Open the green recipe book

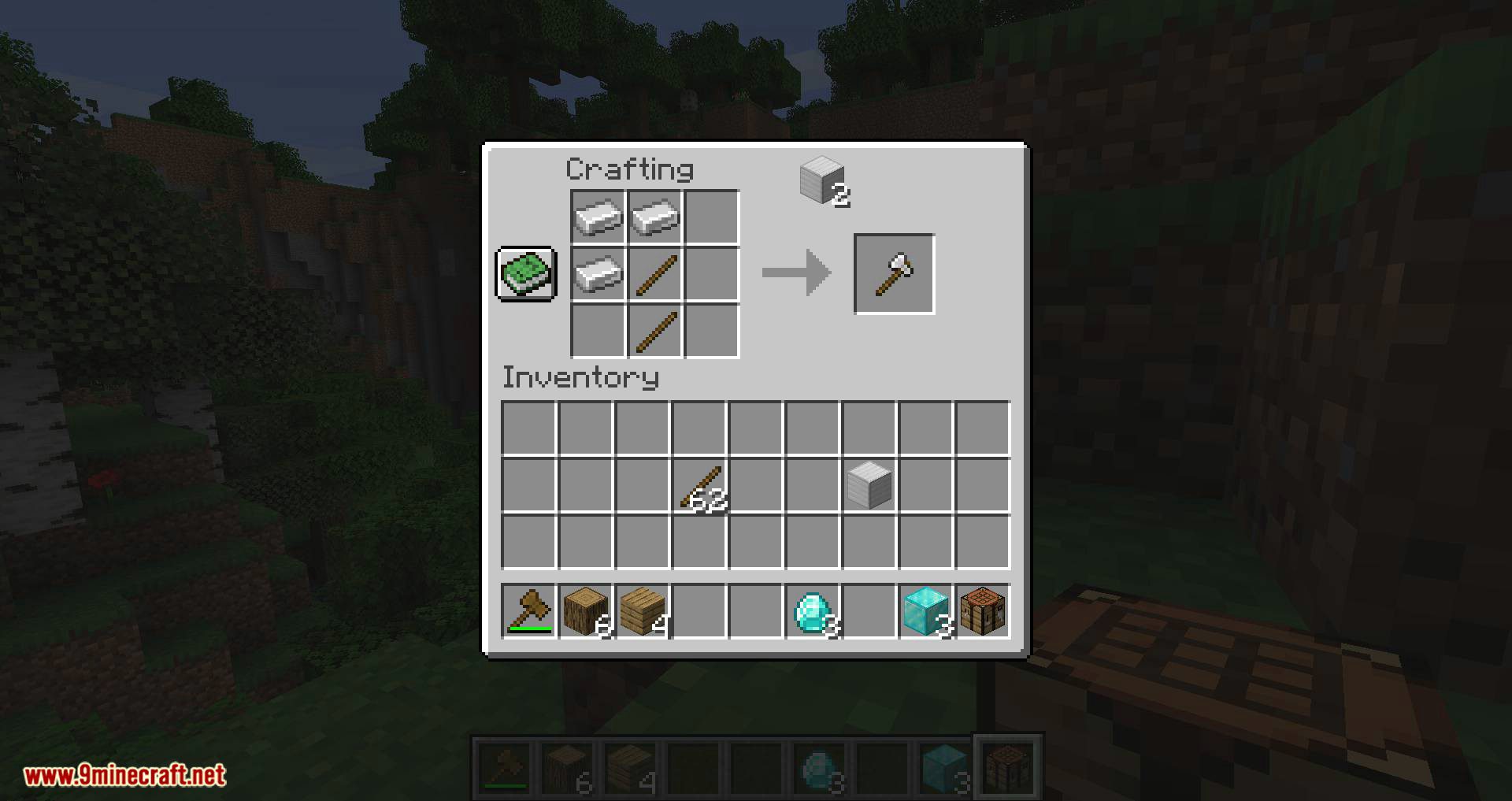[x=526, y=276]
